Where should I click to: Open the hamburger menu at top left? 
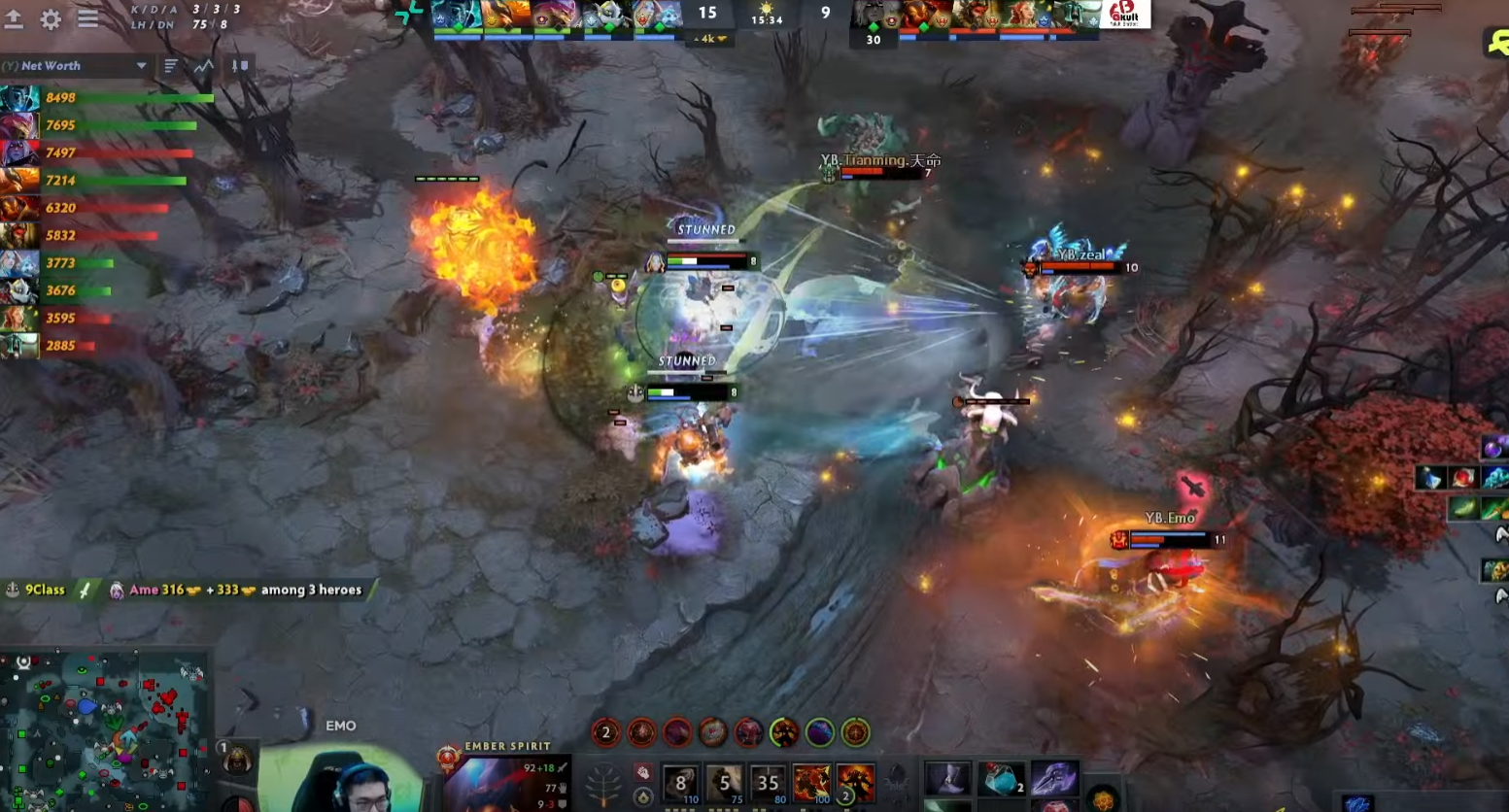point(87,18)
